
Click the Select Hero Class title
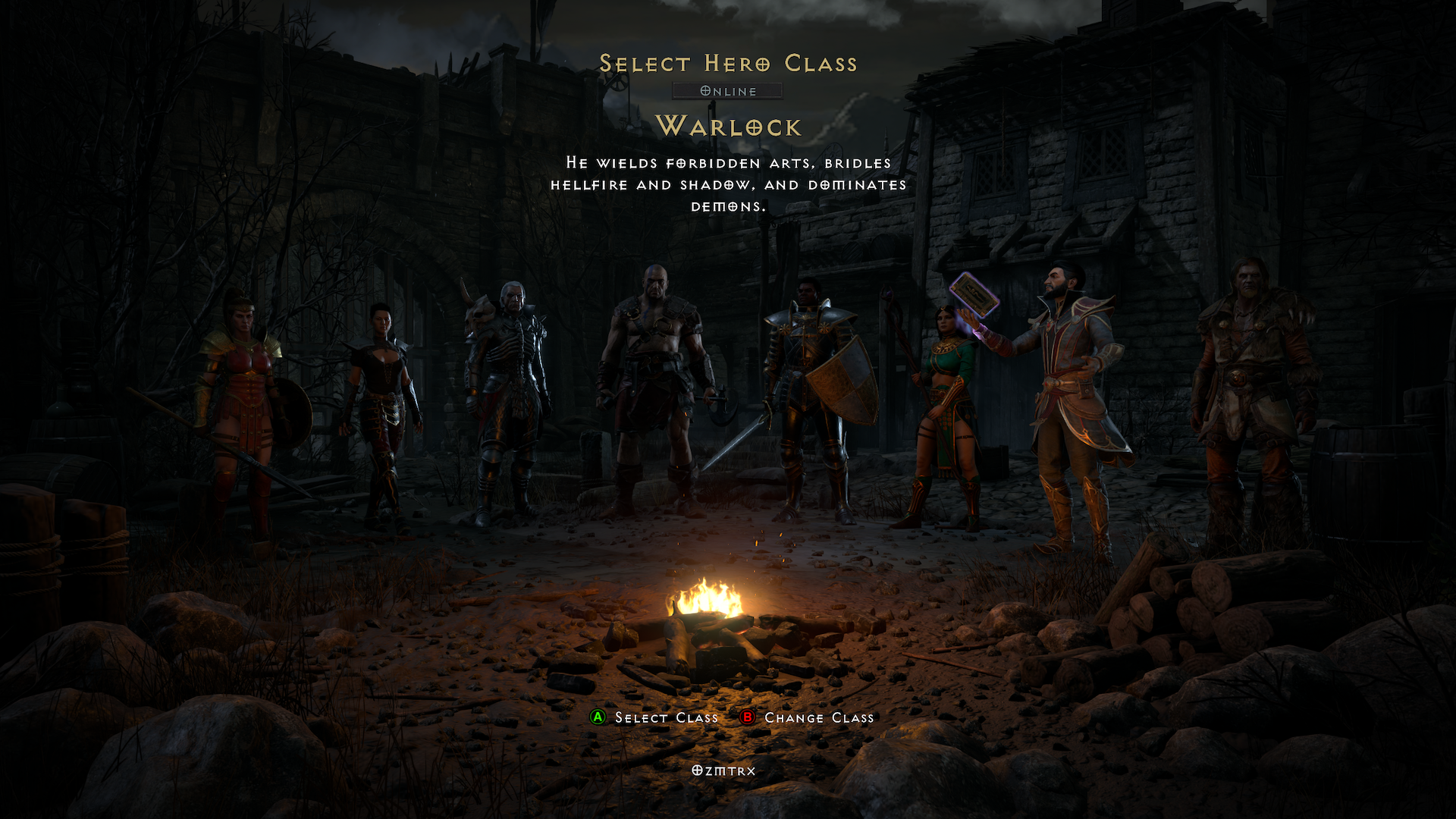click(728, 64)
